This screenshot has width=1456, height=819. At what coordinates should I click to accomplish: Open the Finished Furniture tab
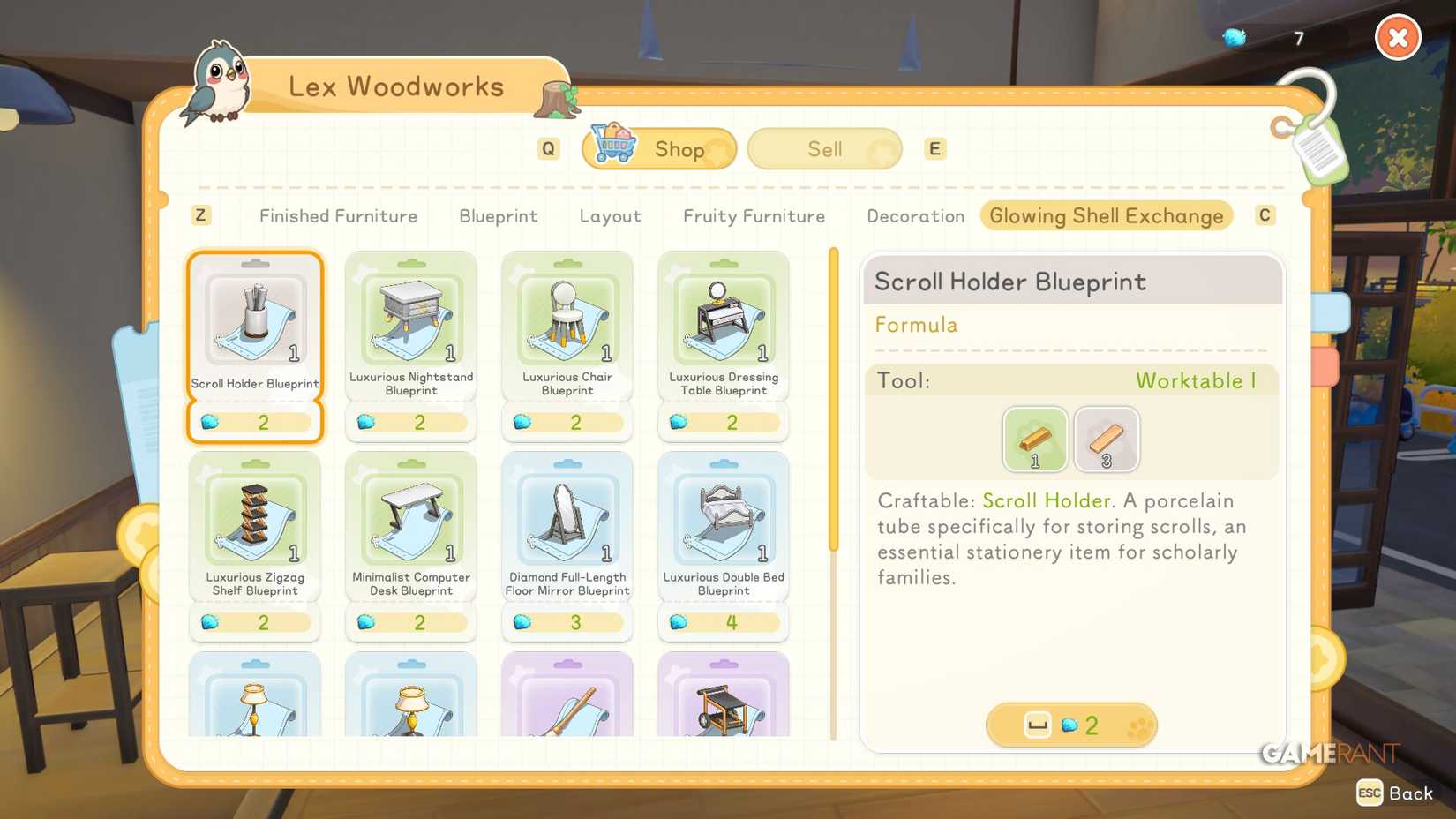(x=337, y=215)
